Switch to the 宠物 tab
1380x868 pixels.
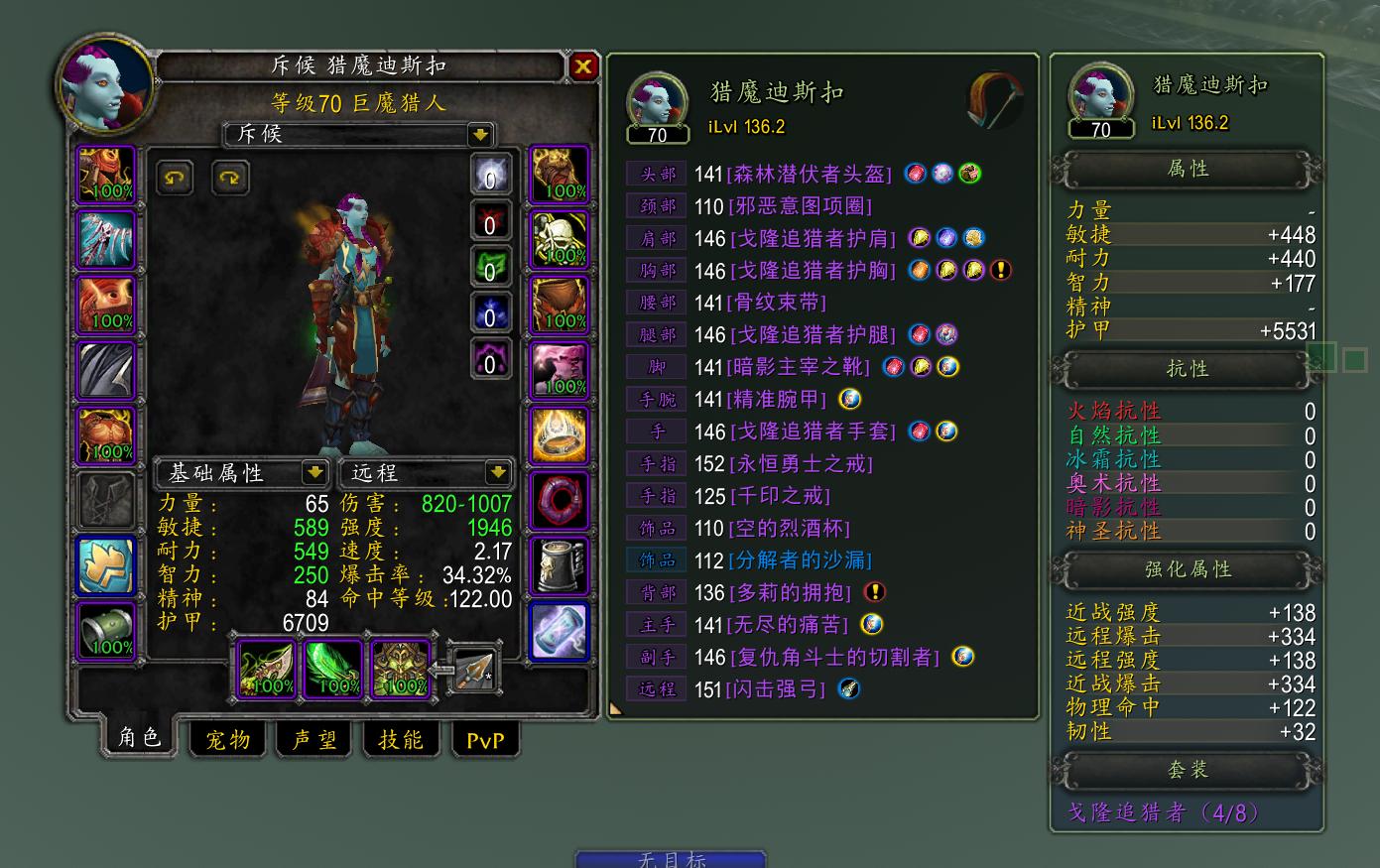tap(226, 740)
